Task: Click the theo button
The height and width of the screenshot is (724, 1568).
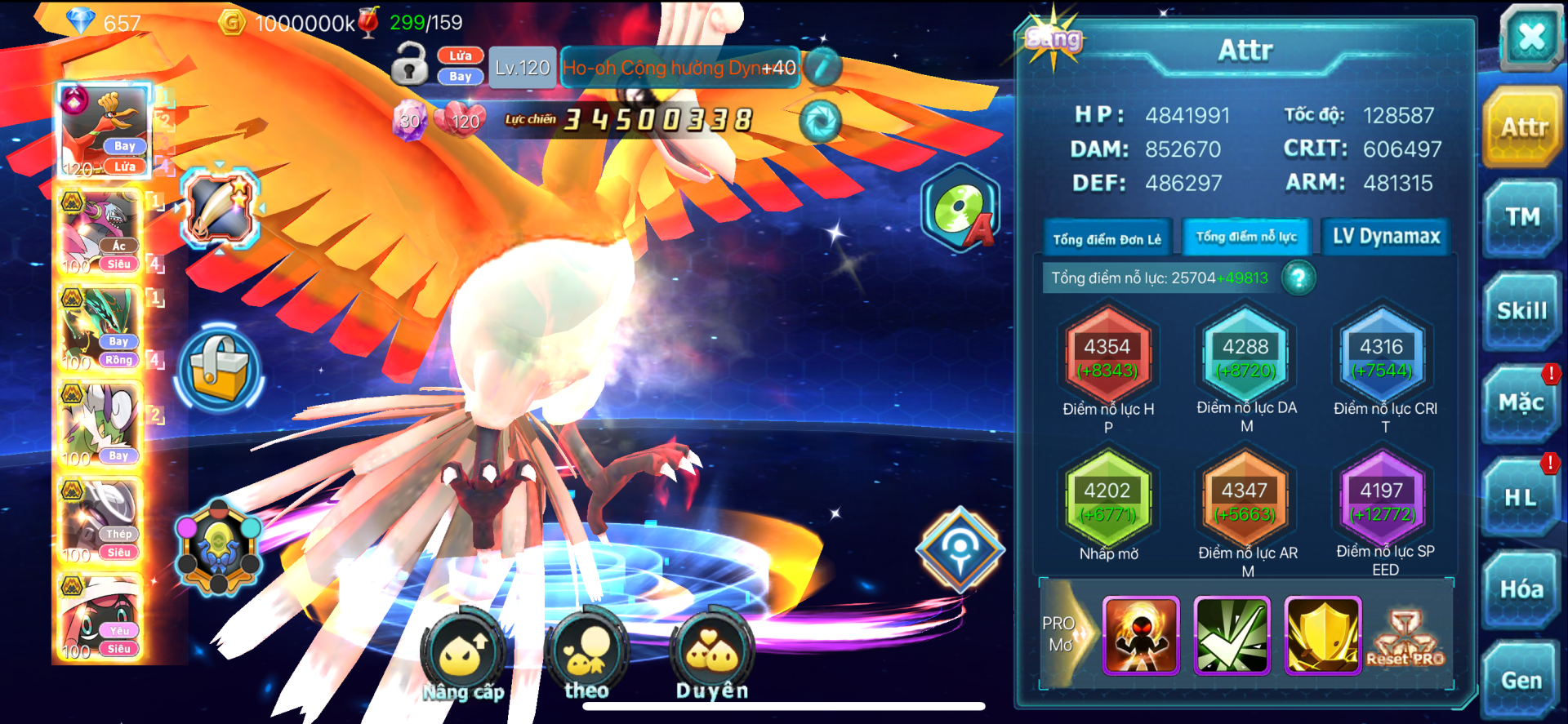Action: point(586,655)
